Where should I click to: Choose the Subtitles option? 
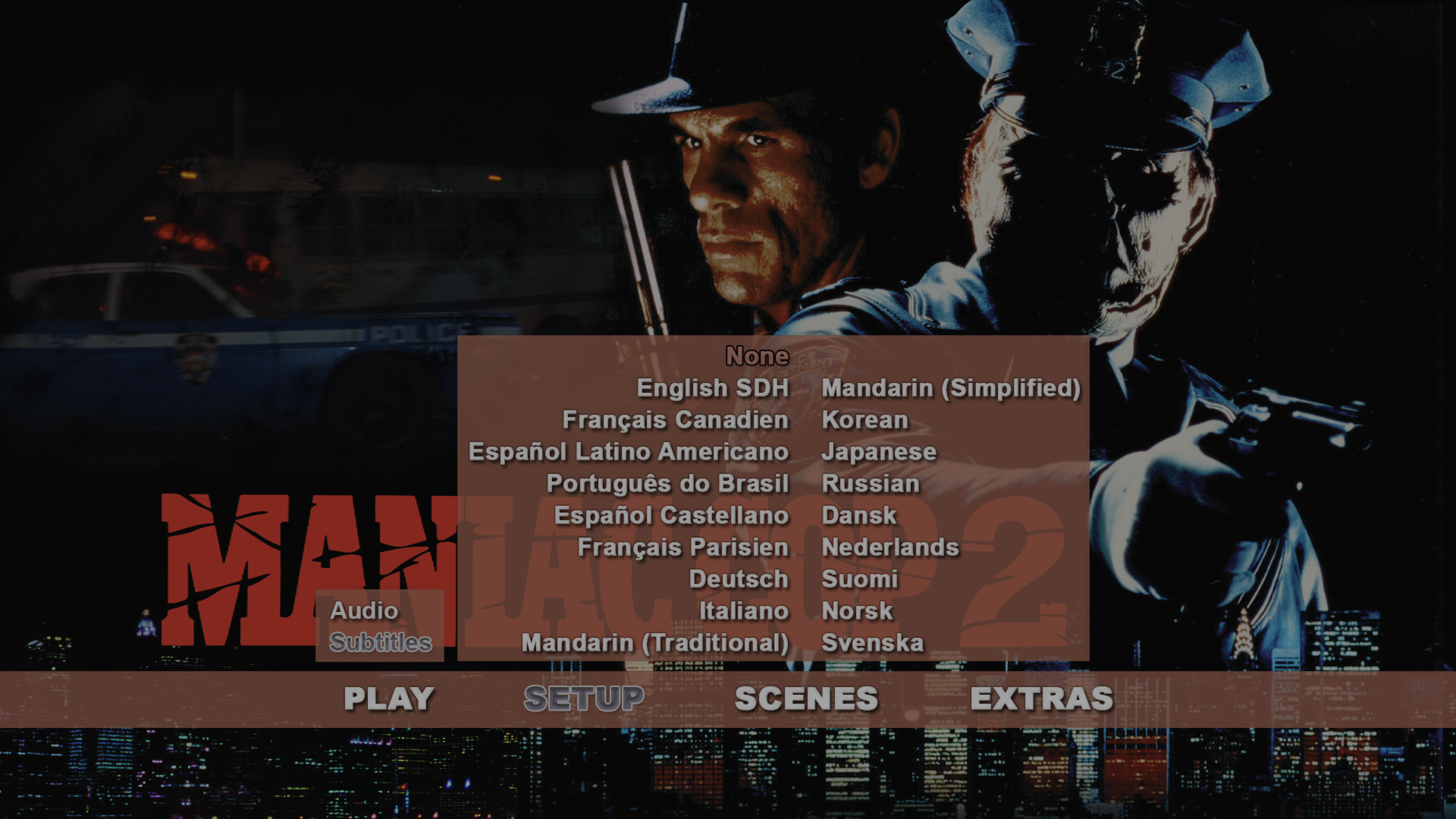381,642
